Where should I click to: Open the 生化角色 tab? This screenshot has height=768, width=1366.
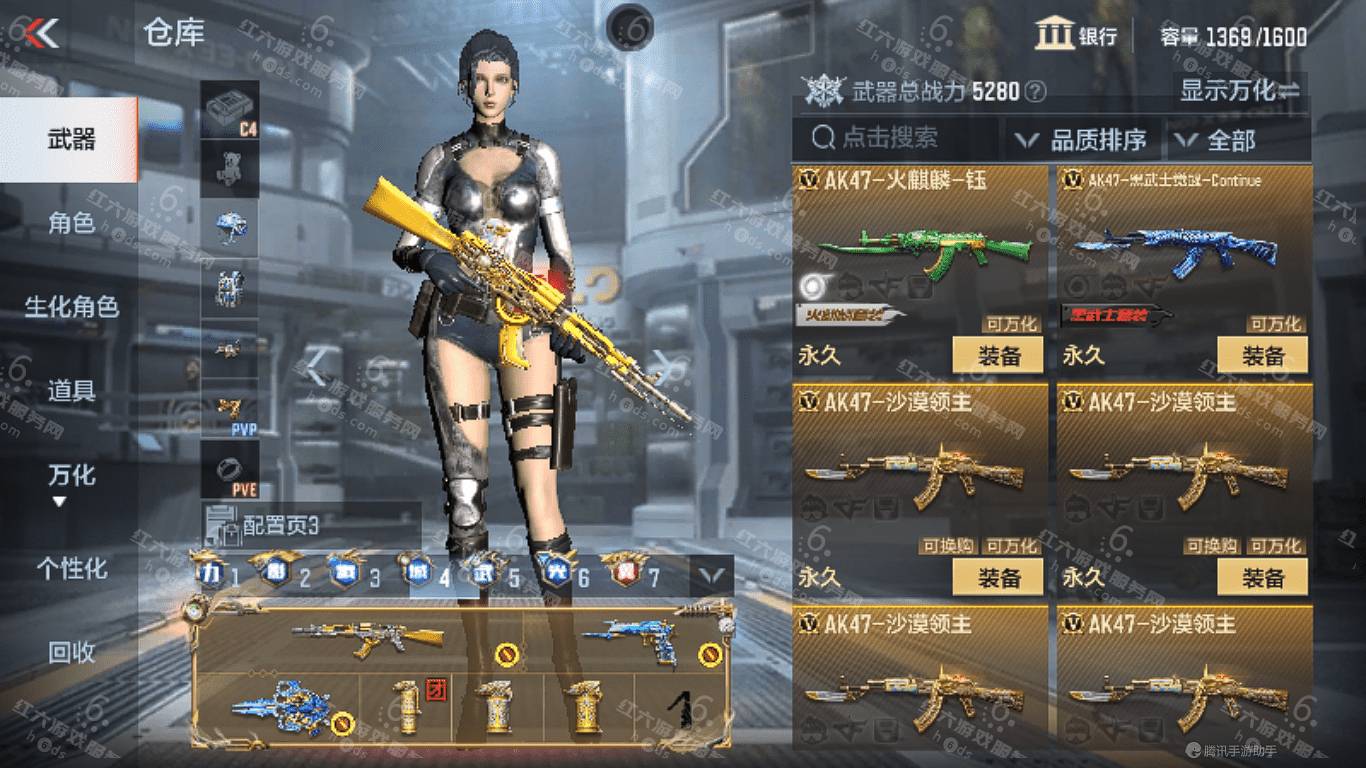[70, 307]
